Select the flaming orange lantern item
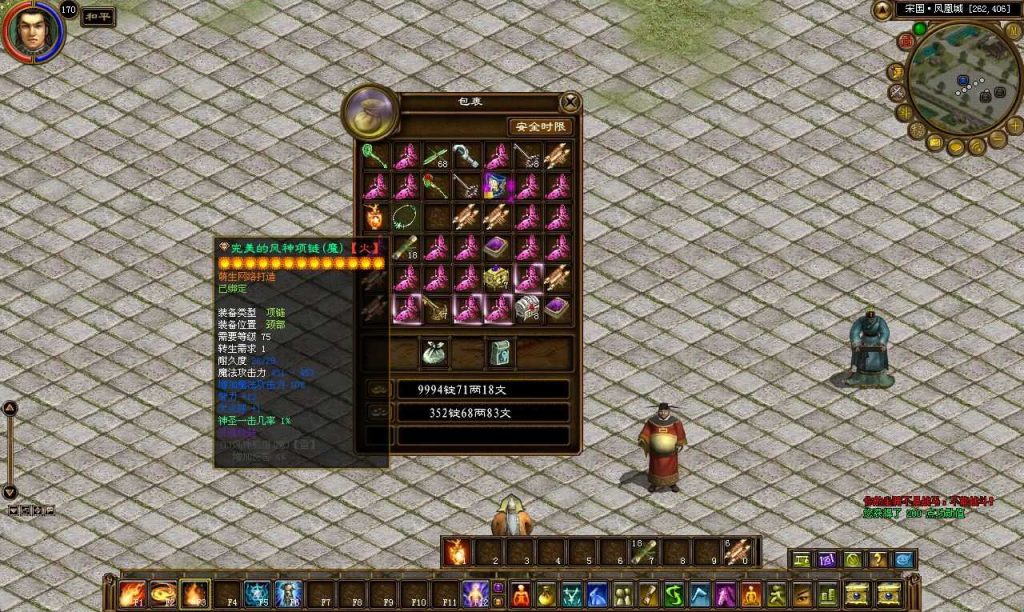This screenshot has width=1024, height=612. (375, 216)
